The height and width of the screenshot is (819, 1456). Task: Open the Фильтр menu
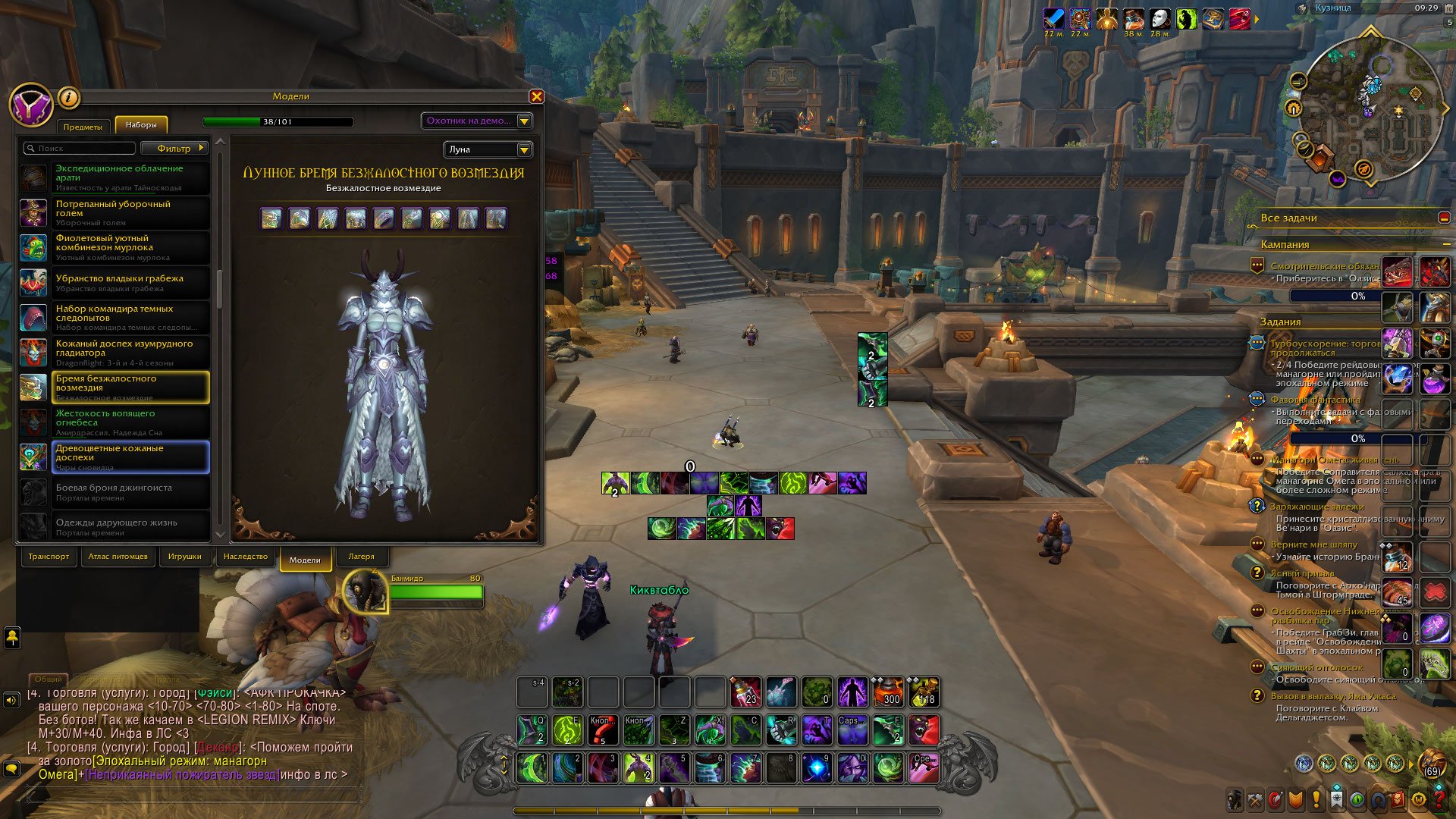176,149
